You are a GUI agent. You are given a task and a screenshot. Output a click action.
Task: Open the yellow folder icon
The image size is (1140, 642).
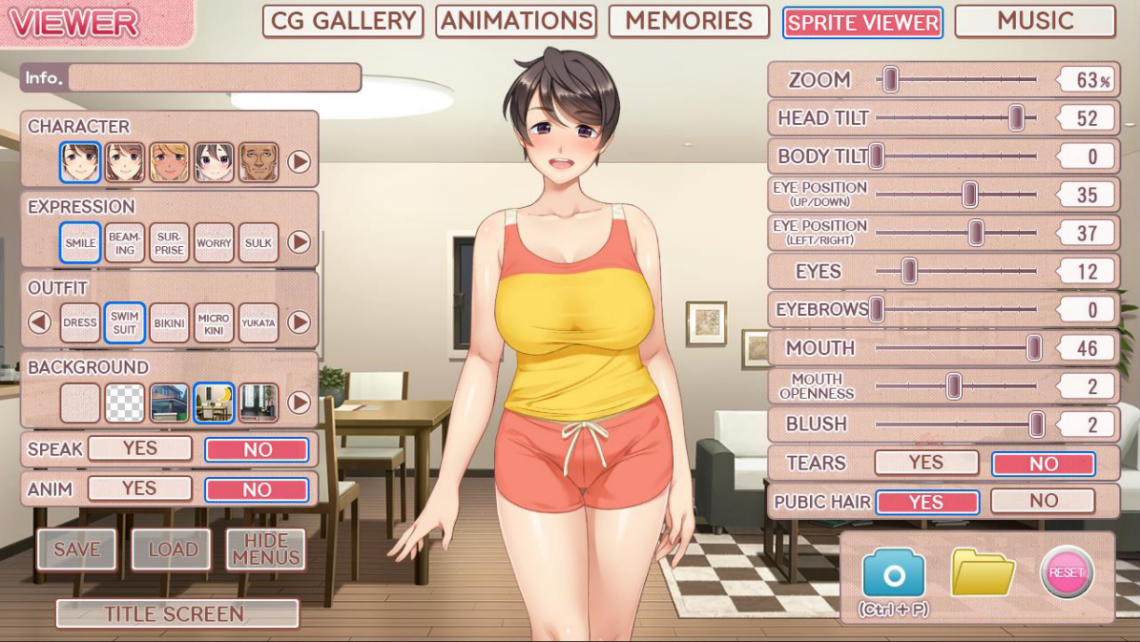pos(982,573)
